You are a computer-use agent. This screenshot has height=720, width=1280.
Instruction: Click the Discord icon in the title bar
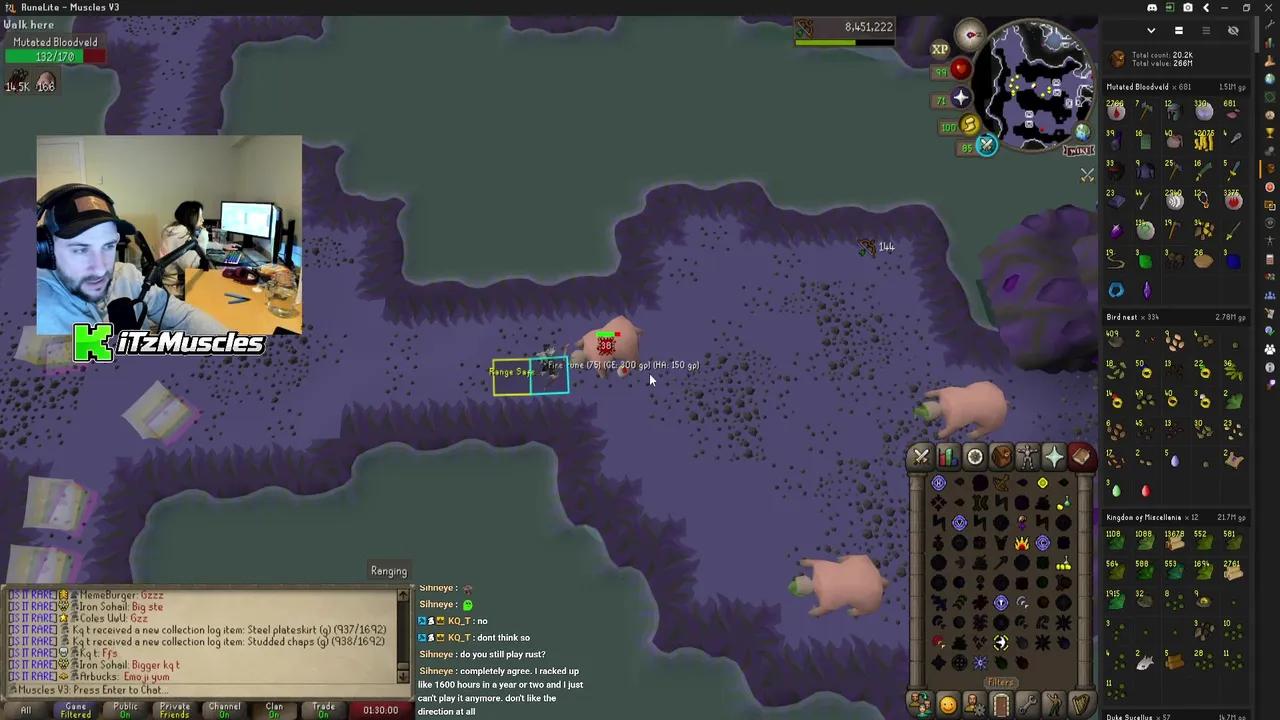click(1152, 7)
